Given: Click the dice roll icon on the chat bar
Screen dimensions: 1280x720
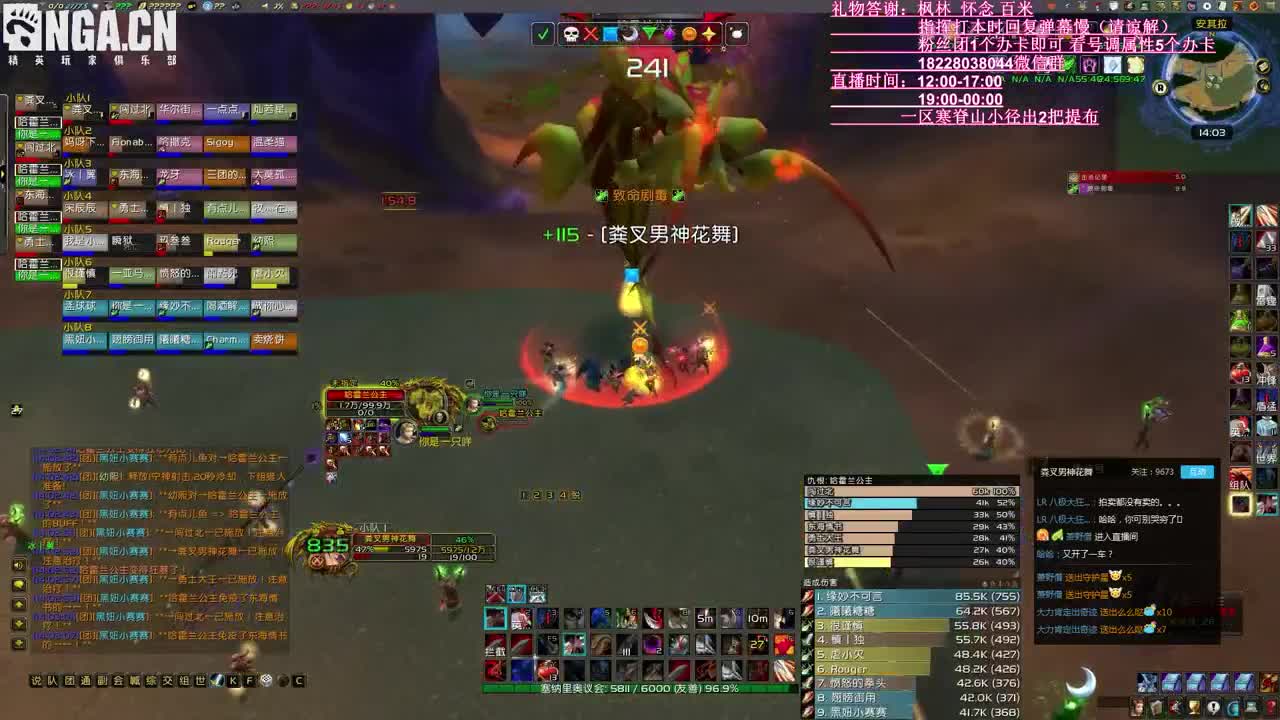Looking at the screenshot, I should point(265,680).
